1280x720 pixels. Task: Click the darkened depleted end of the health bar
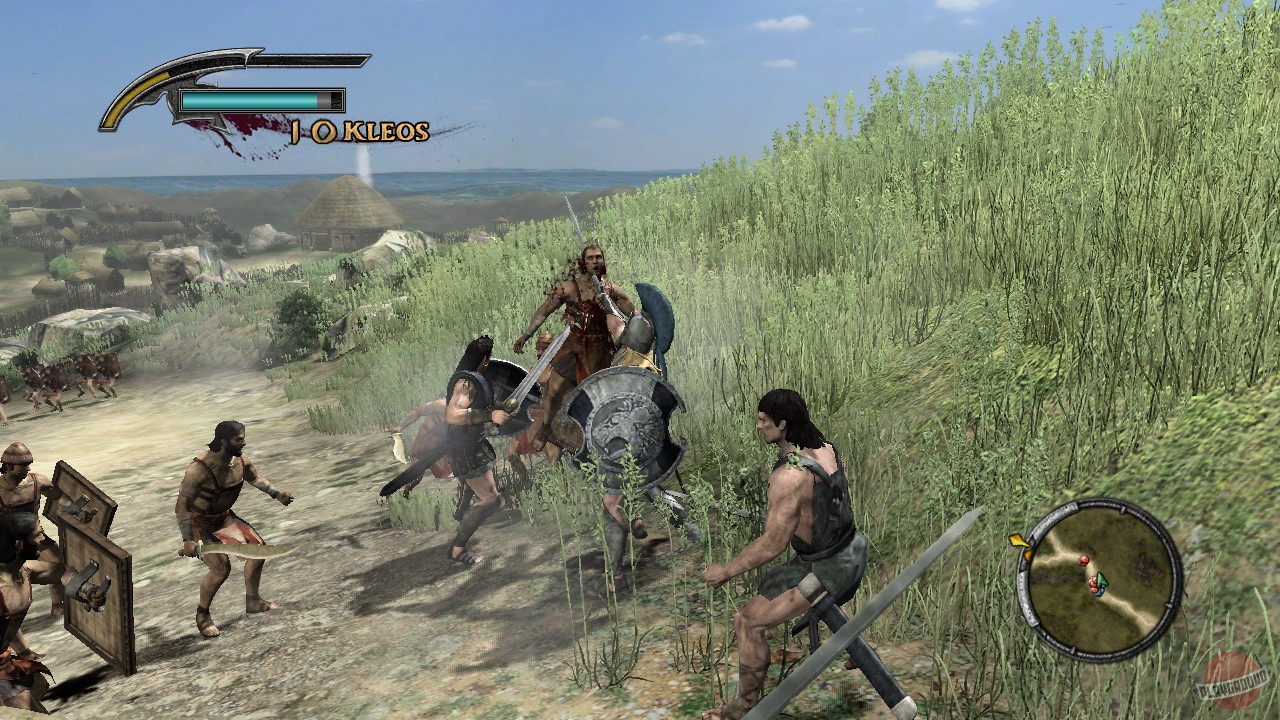click(x=334, y=100)
